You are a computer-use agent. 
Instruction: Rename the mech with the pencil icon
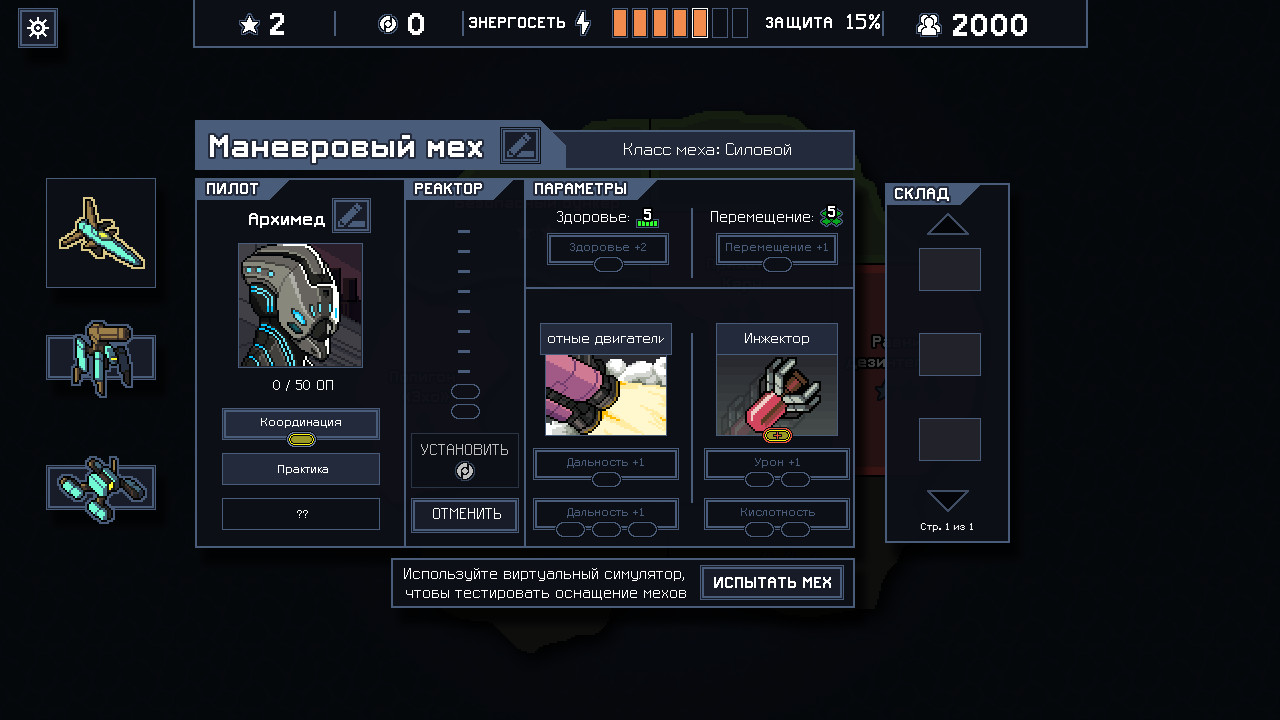(x=520, y=147)
